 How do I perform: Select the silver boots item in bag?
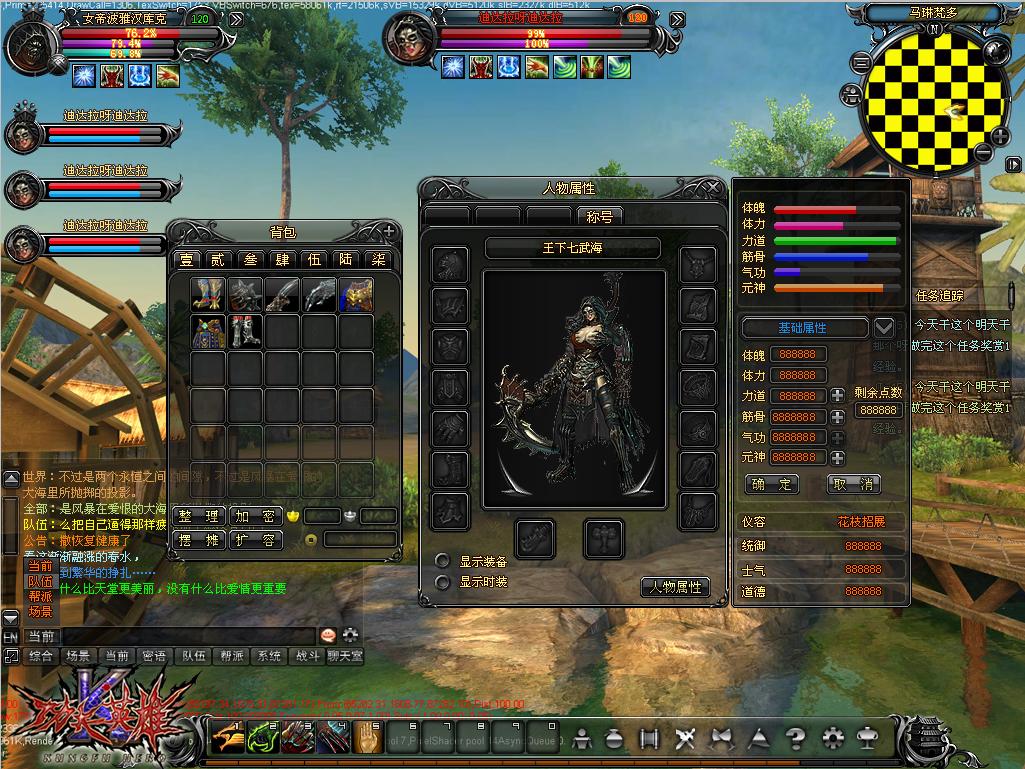click(x=246, y=331)
